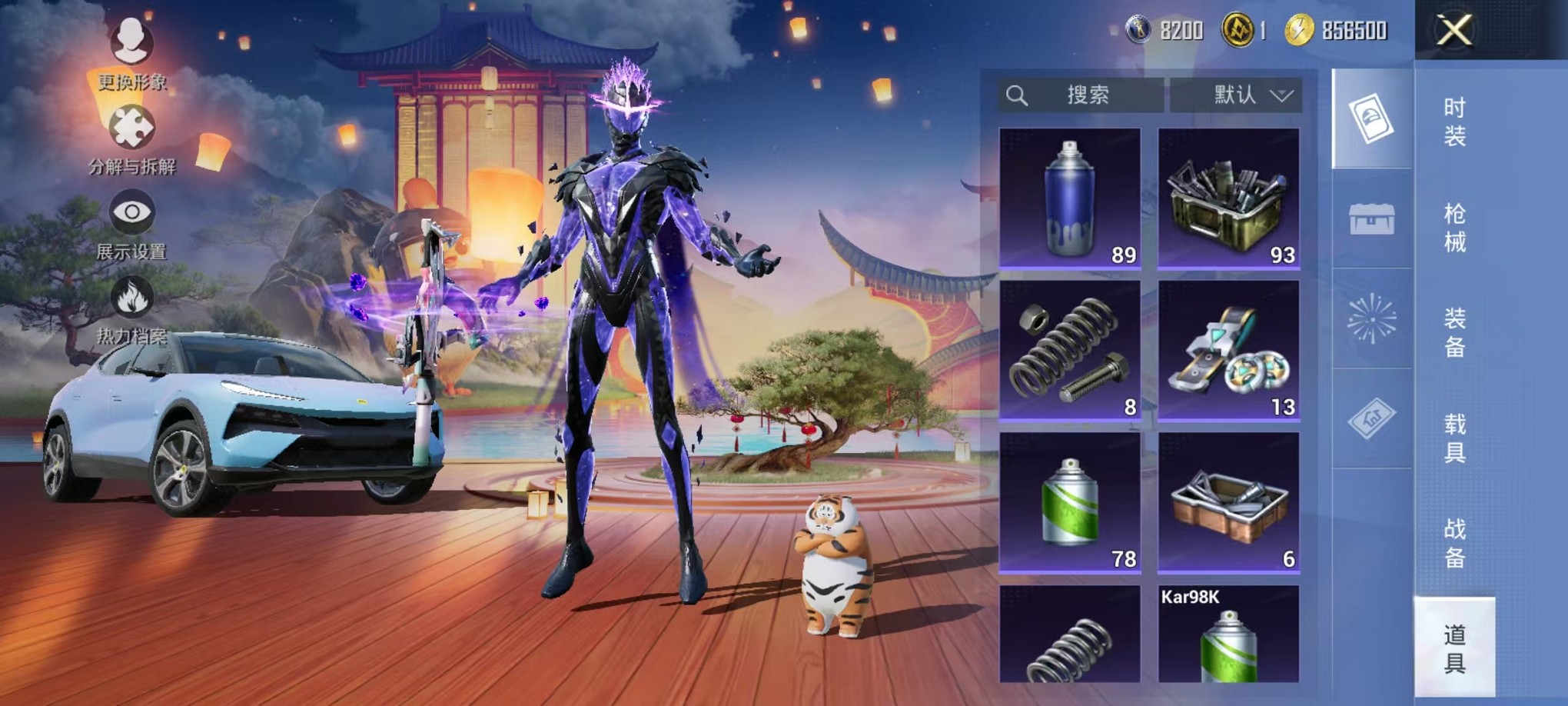Open 分解与拆解 puzzle piece option

131,138
